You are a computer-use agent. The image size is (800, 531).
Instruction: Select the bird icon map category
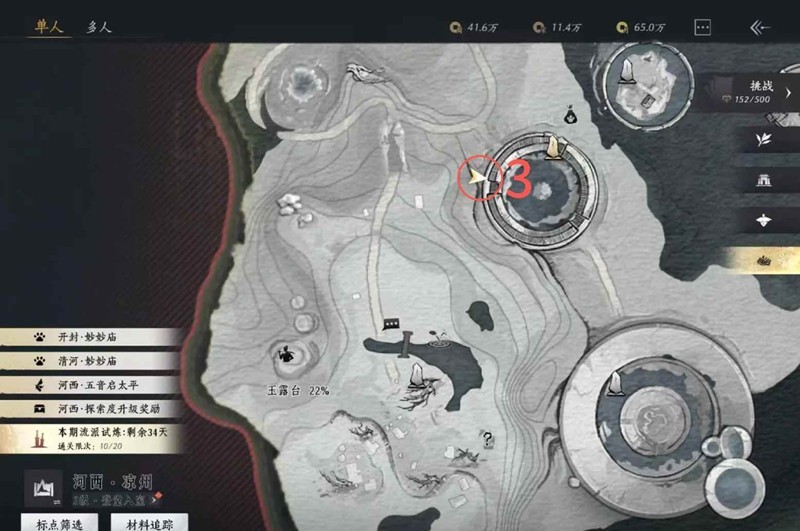766,220
